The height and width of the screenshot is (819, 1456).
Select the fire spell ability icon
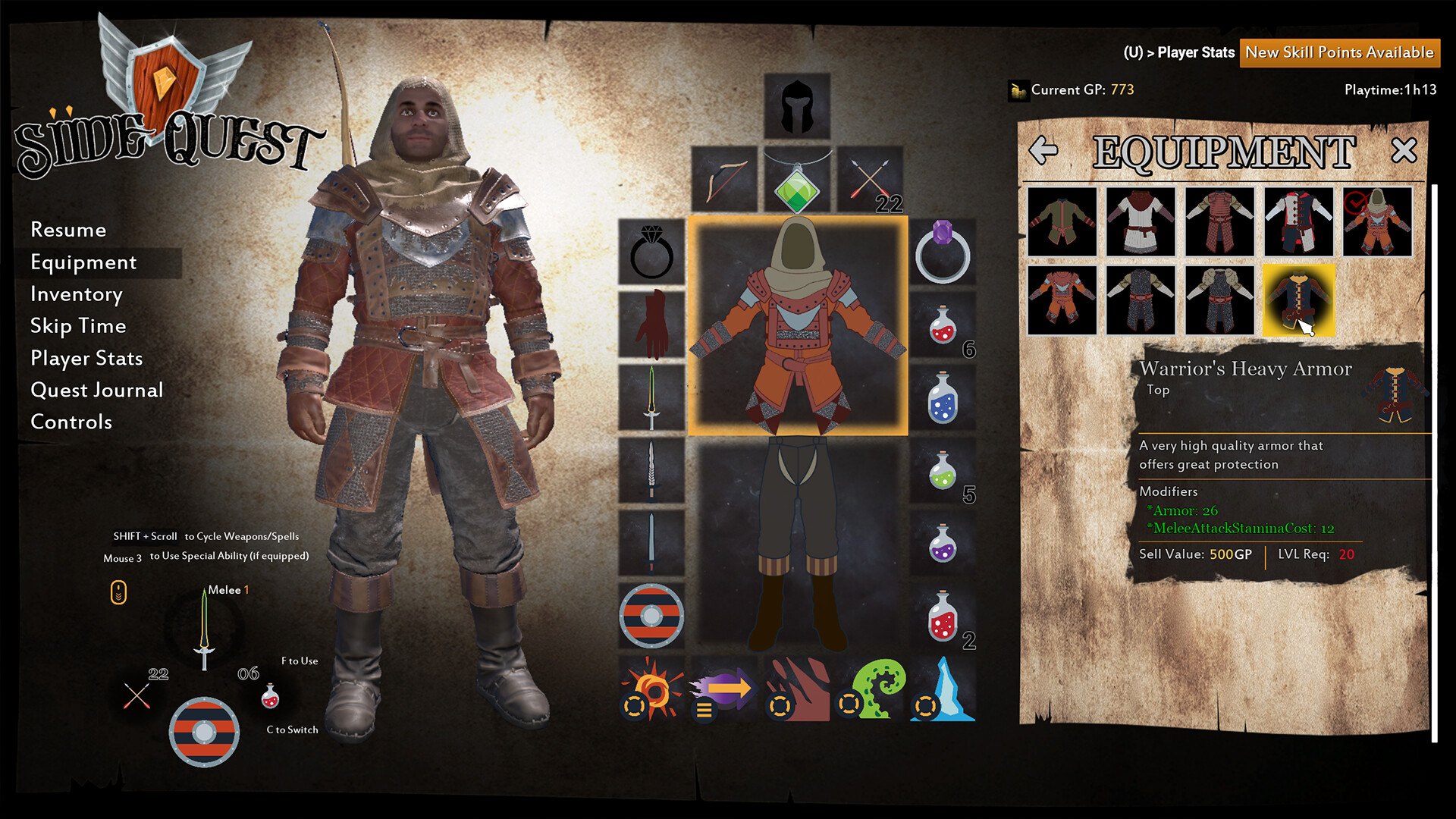point(651,692)
